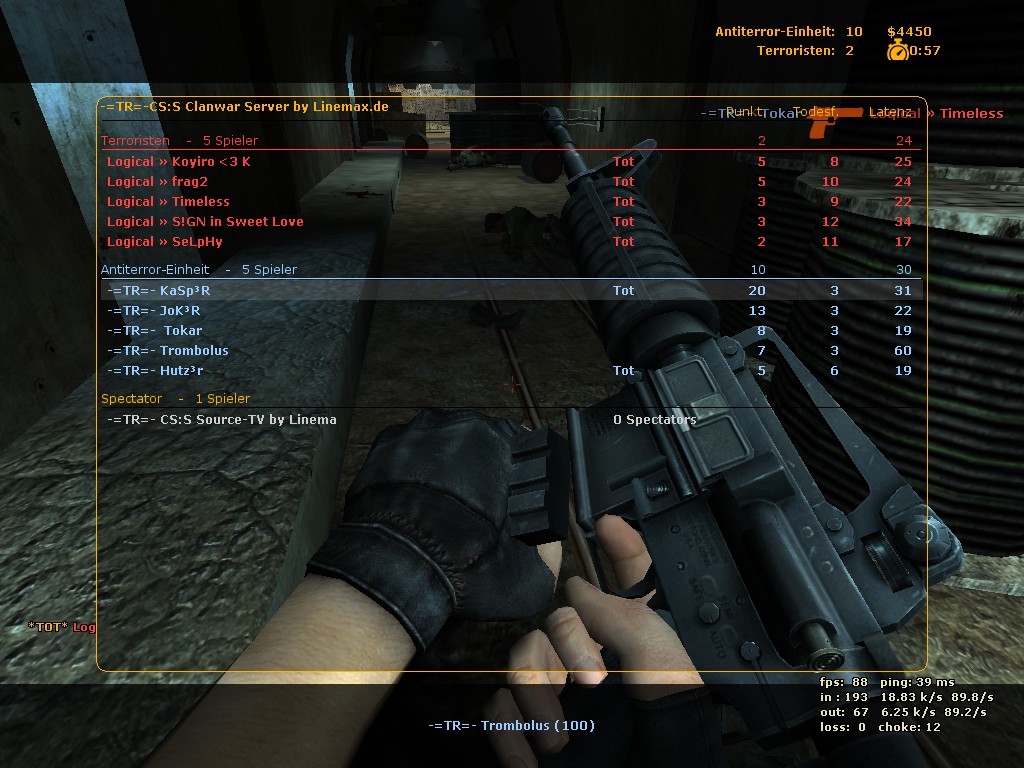The width and height of the screenshot is (1024, 768).
Task: Select the -=TR=- KaSp³R player row
Action: [159, 291]
